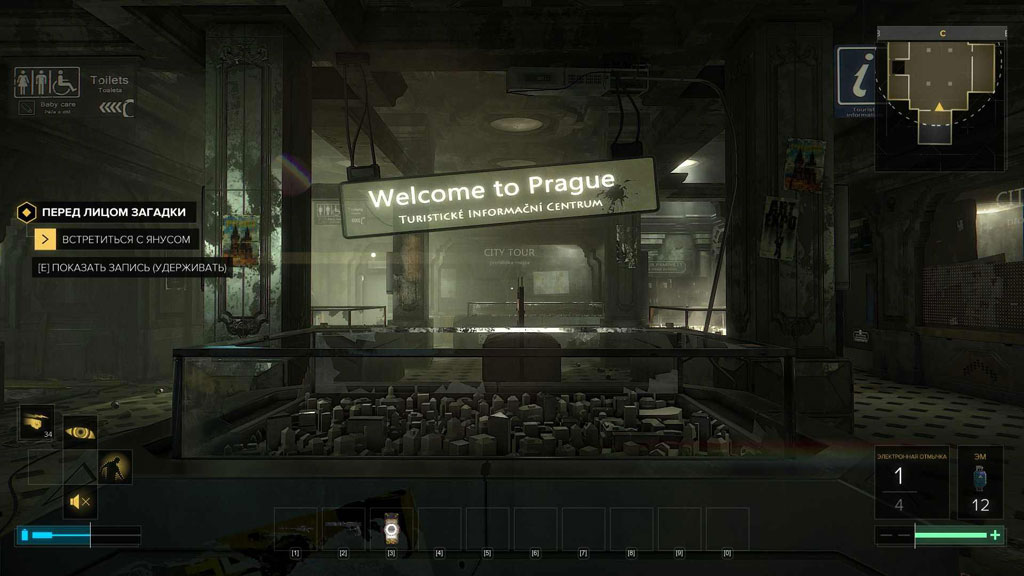Open the minimap in the corner

point(940,98)
